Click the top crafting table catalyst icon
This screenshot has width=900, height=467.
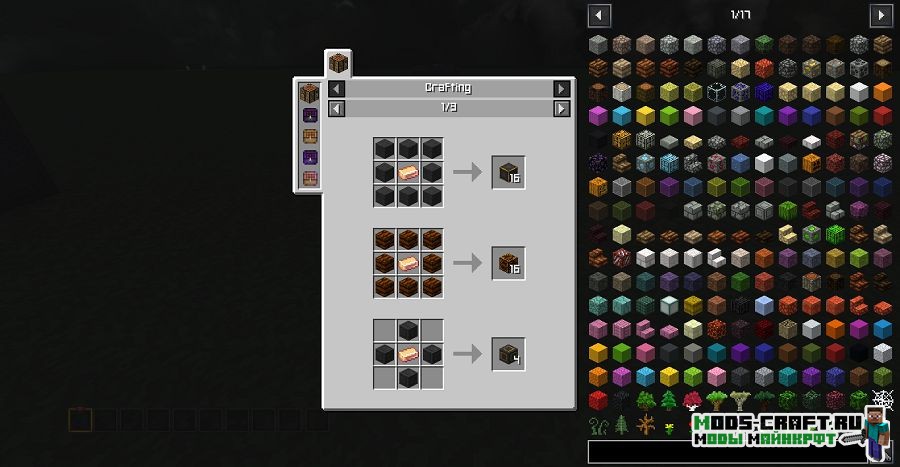[310, 94]
